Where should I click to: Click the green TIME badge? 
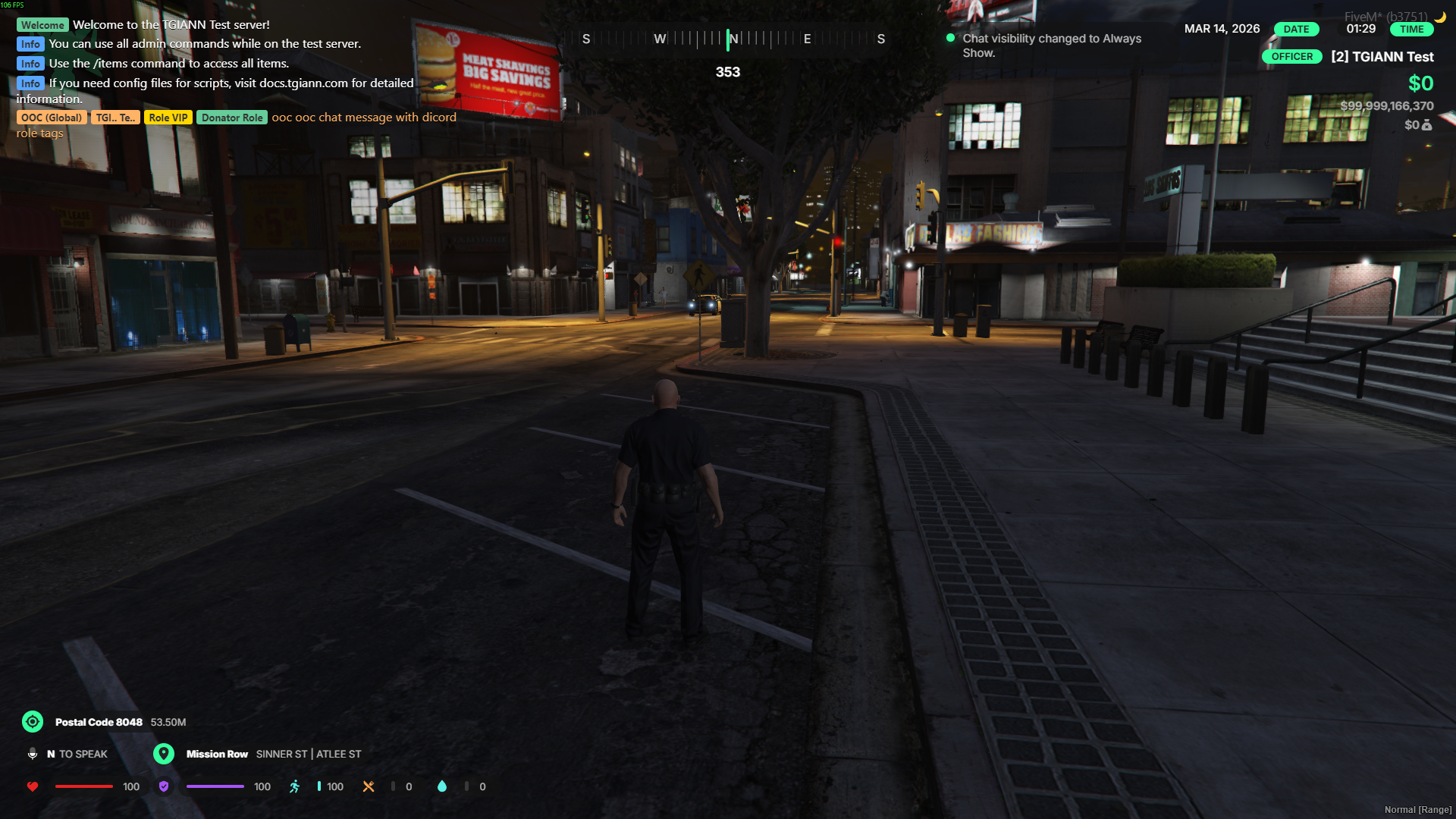[1411, 30]
